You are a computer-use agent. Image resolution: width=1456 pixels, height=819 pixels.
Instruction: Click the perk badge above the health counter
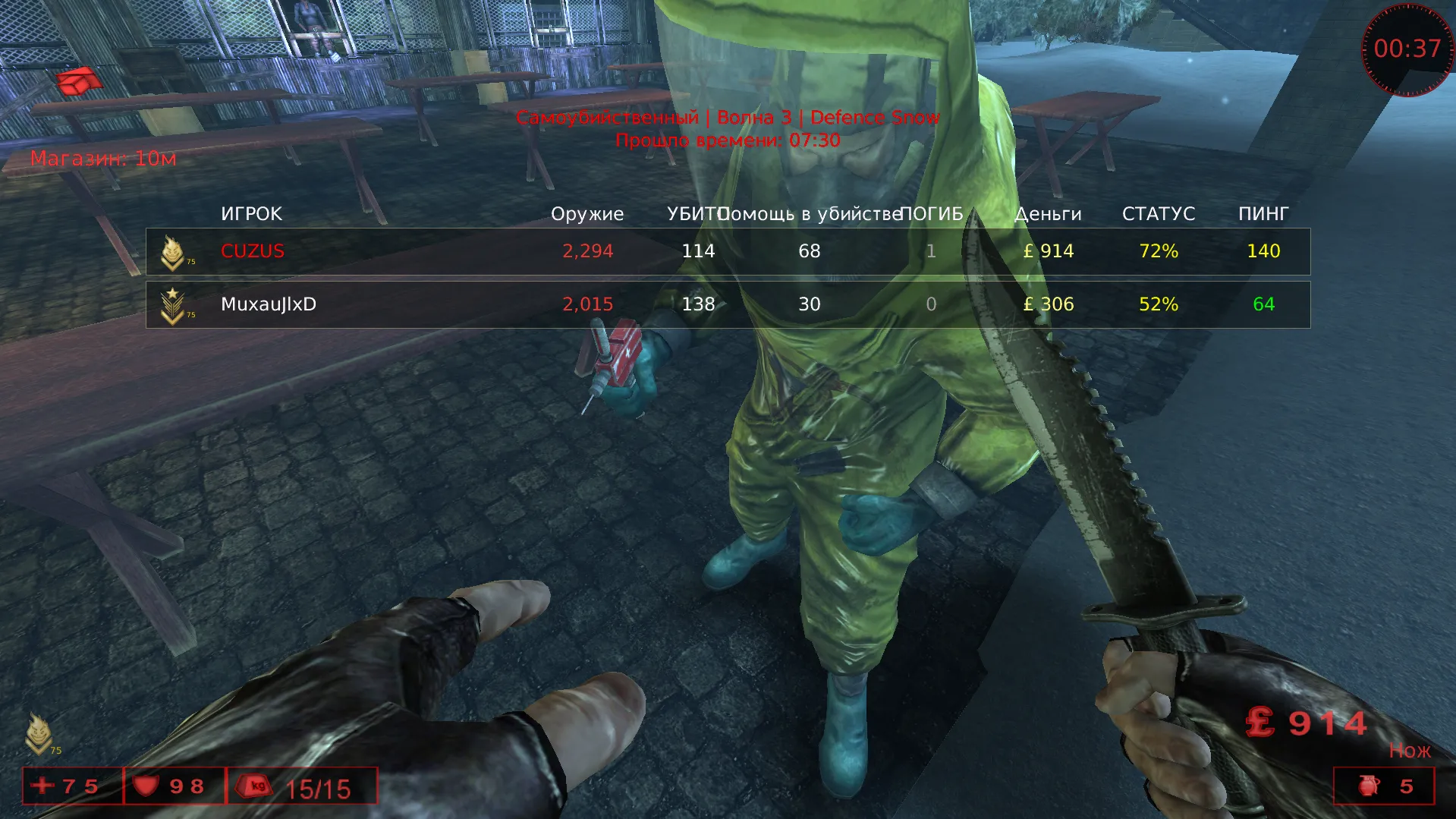(39, 733)
